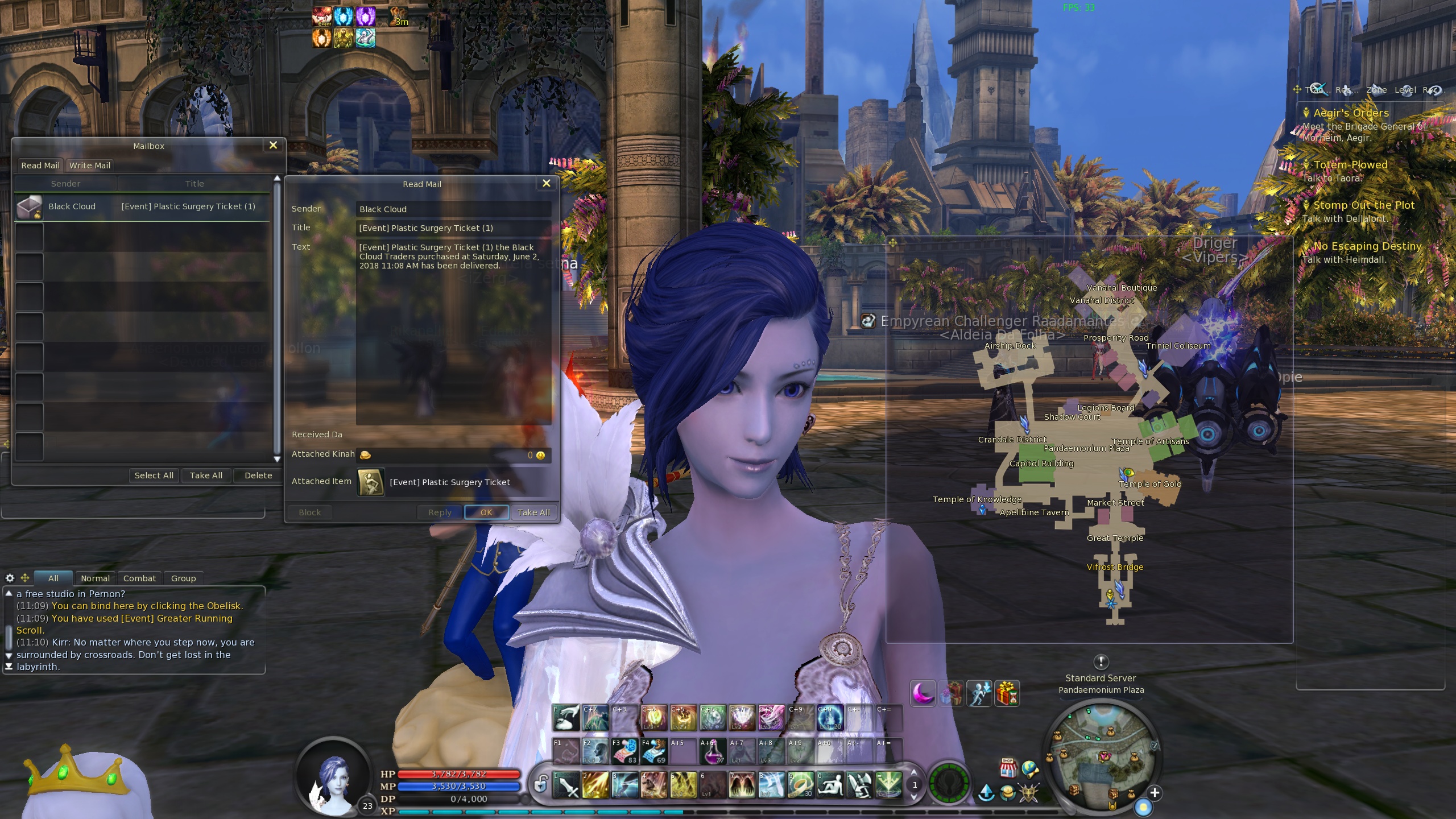Click the circular minimap
The image size is (1456, 819).
[x=1101, y=756]
